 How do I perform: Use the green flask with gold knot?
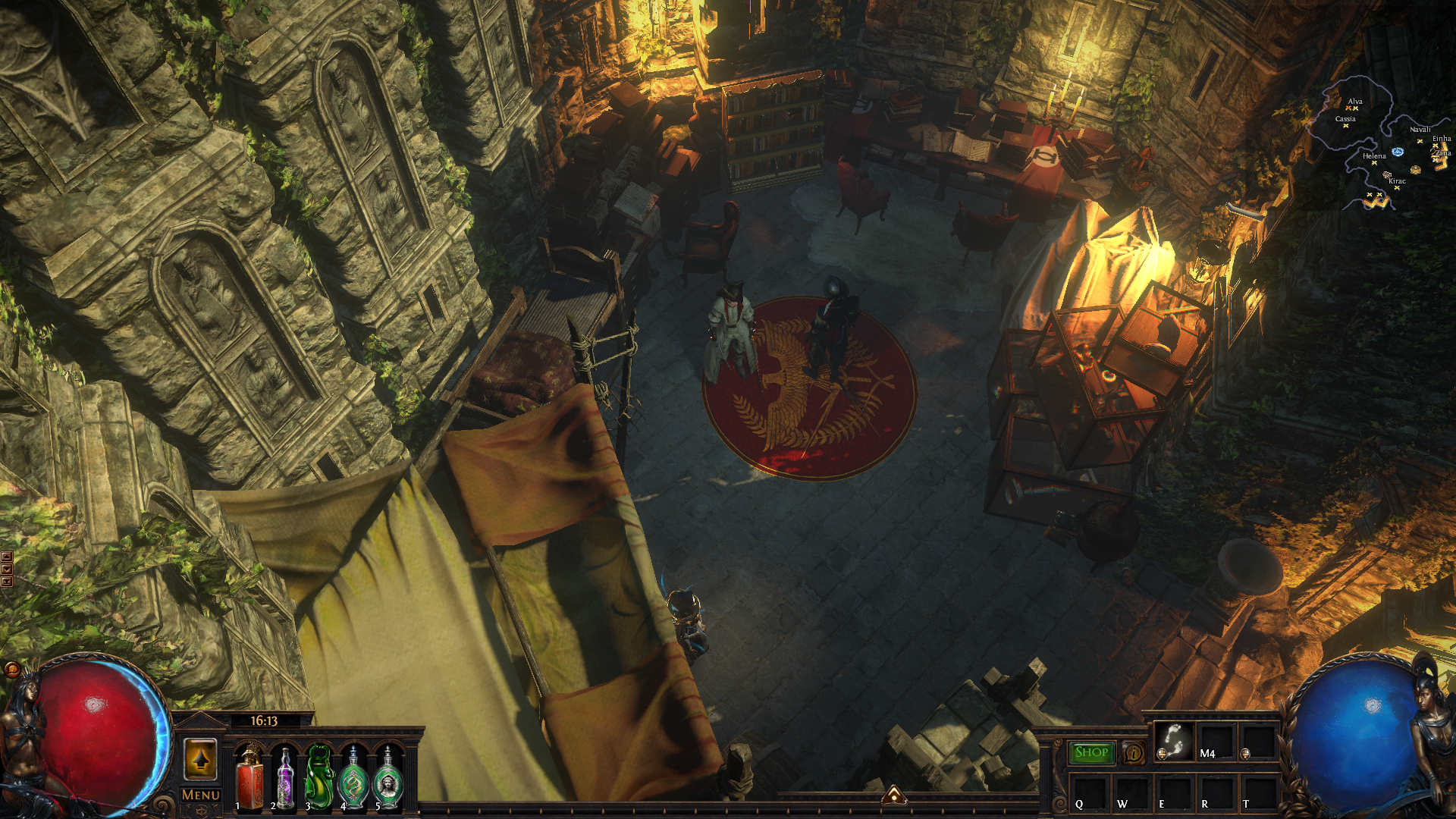(x=353, y=777)
